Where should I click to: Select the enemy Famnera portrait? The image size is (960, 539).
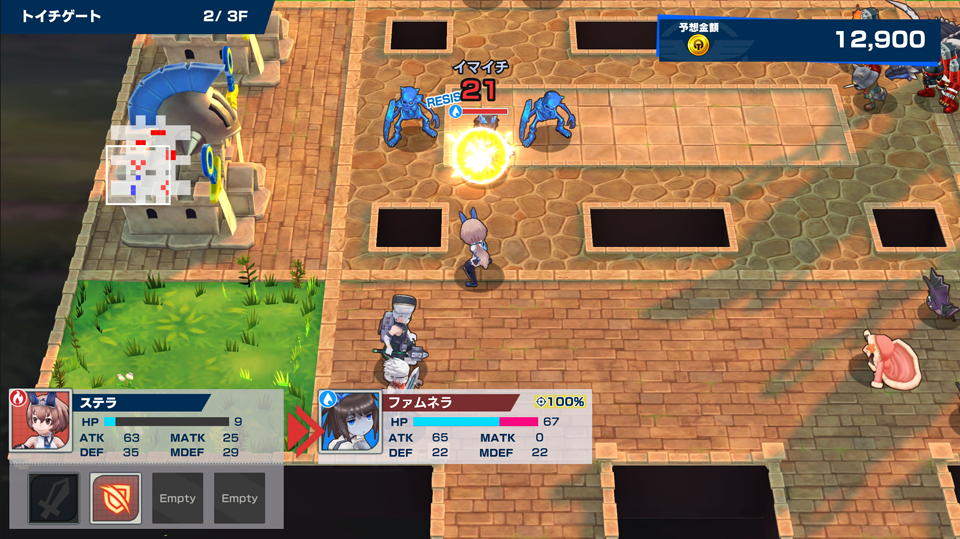point(350,423)
